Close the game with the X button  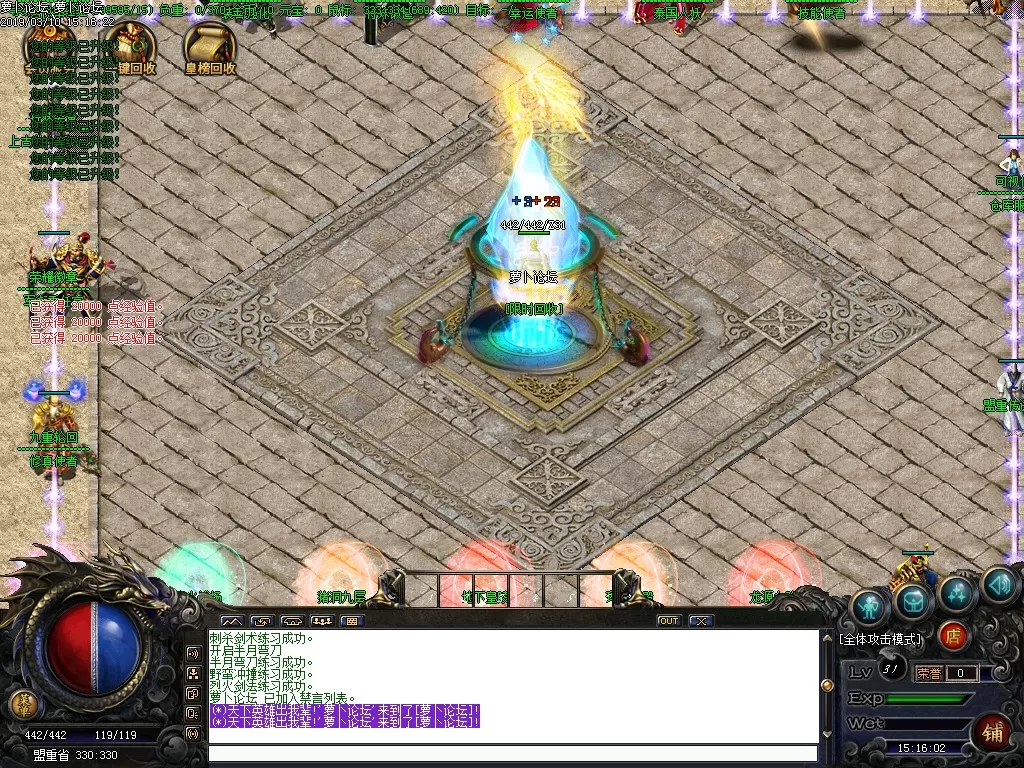(701, 621)
